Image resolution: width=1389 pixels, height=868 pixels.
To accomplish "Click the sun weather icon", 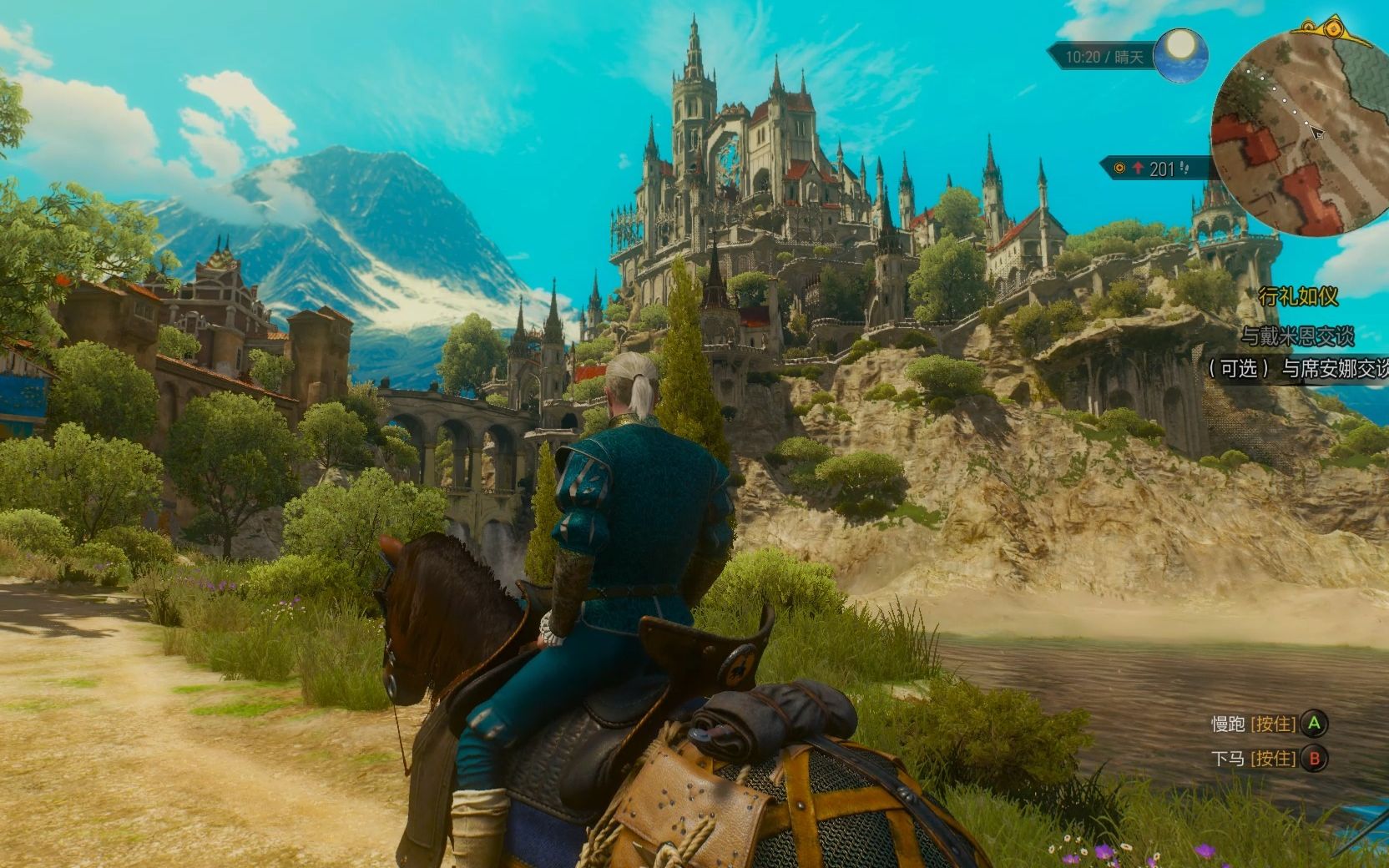I will point(1180,52).
